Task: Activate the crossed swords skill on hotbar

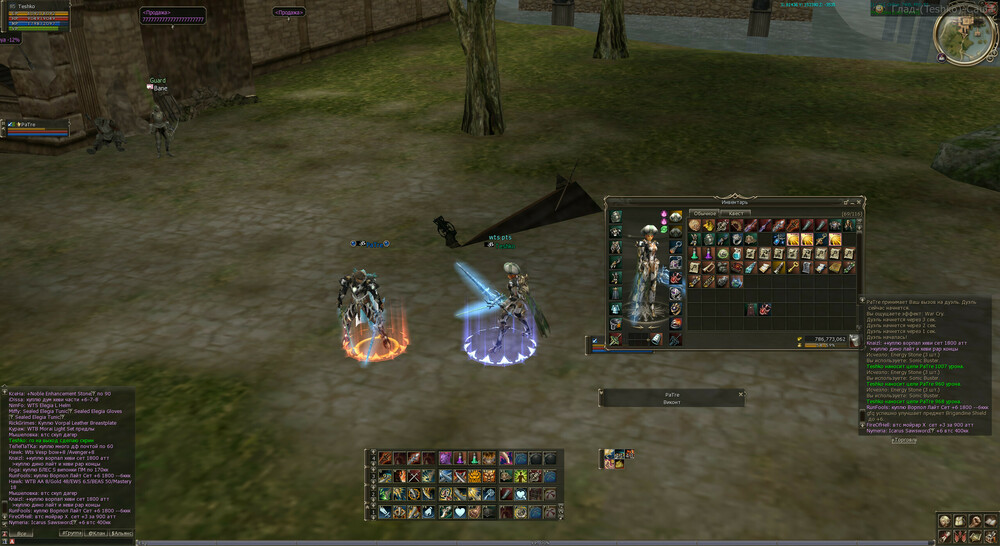Action: coord(415,476)
